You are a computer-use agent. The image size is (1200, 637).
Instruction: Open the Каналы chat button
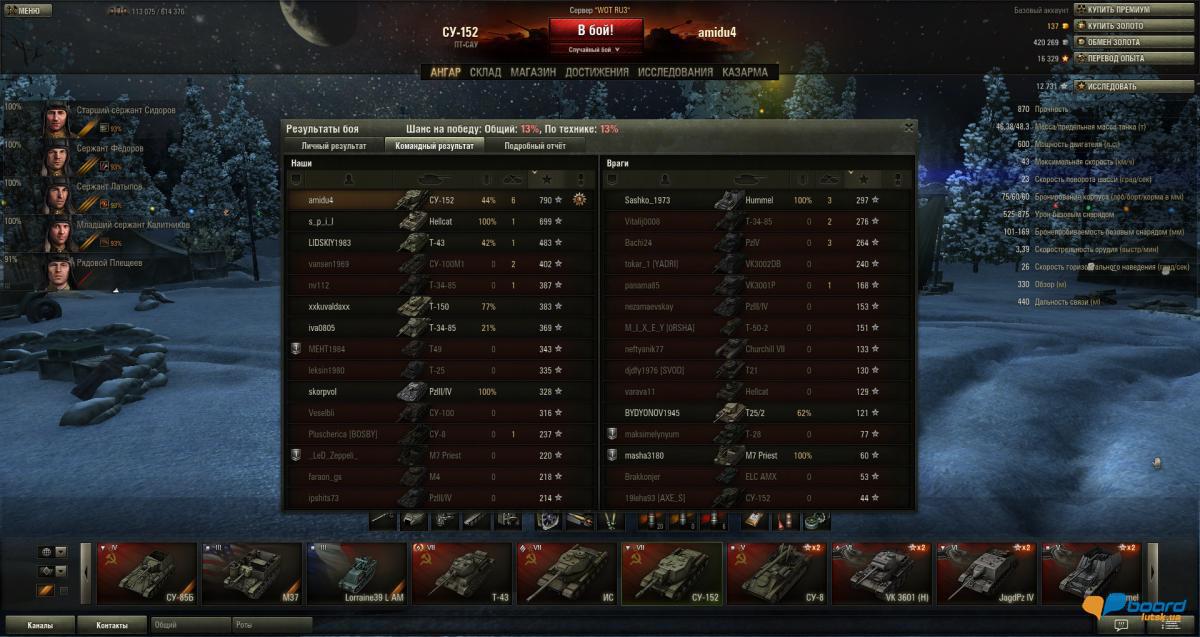(x=41, y=625)
